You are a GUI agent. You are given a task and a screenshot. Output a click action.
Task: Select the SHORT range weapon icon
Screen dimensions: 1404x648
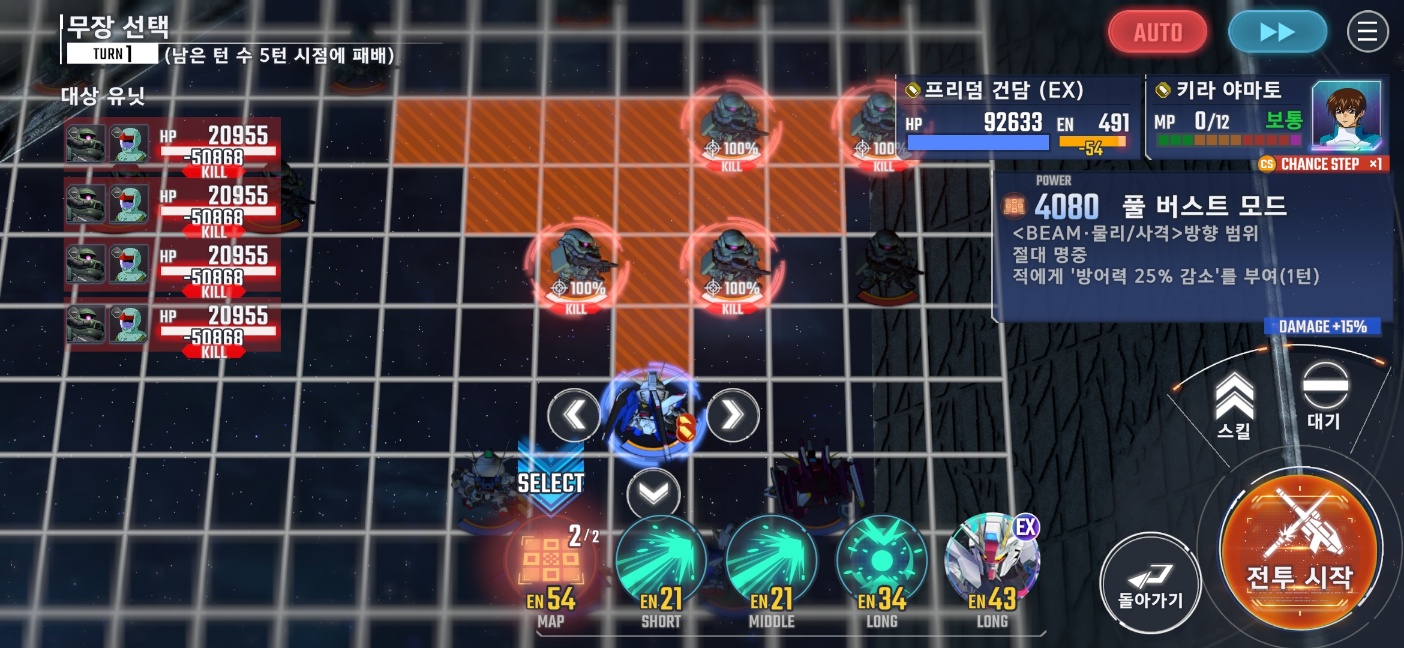[x=661, y=562]
